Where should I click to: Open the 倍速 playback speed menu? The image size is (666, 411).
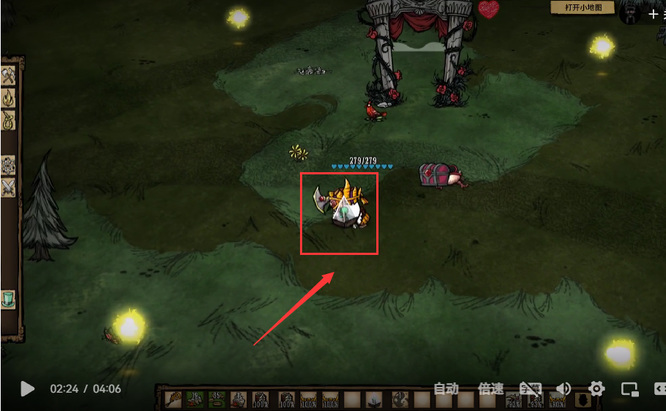(x=490, y=389)
